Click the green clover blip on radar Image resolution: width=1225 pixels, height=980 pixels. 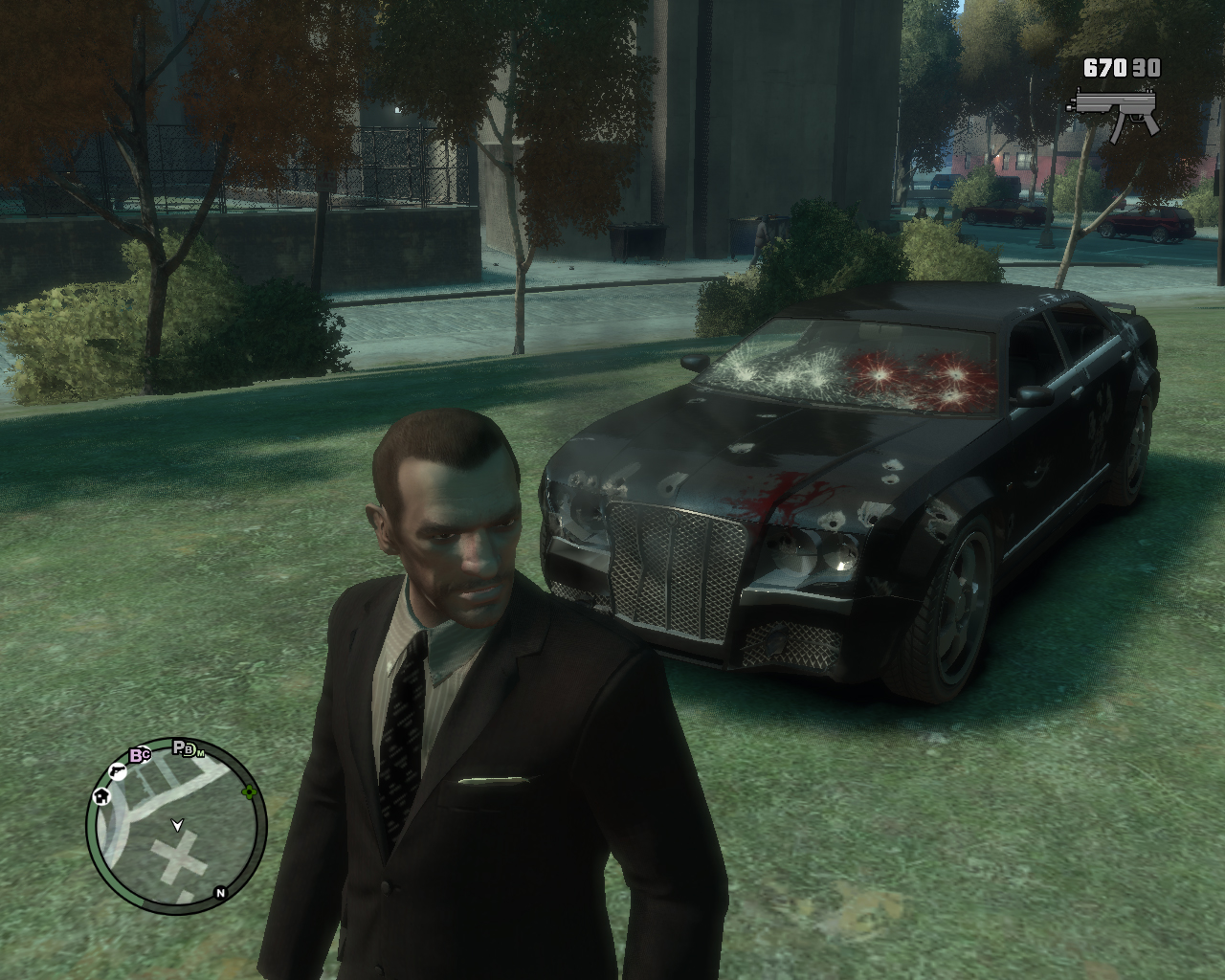click(250, 791)
